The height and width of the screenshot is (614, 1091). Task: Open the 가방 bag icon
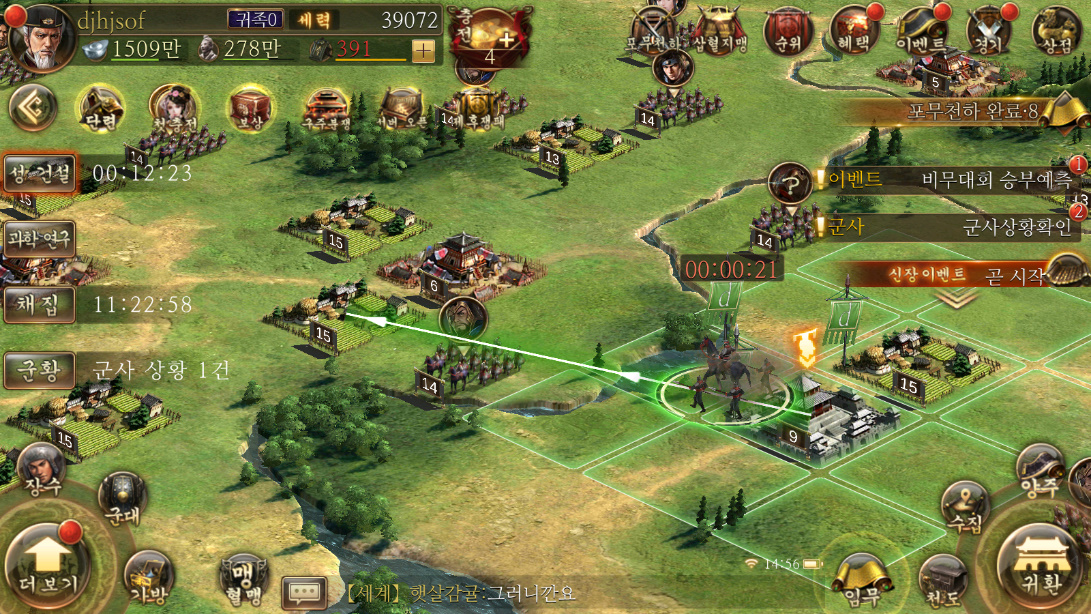click(148, 576)
